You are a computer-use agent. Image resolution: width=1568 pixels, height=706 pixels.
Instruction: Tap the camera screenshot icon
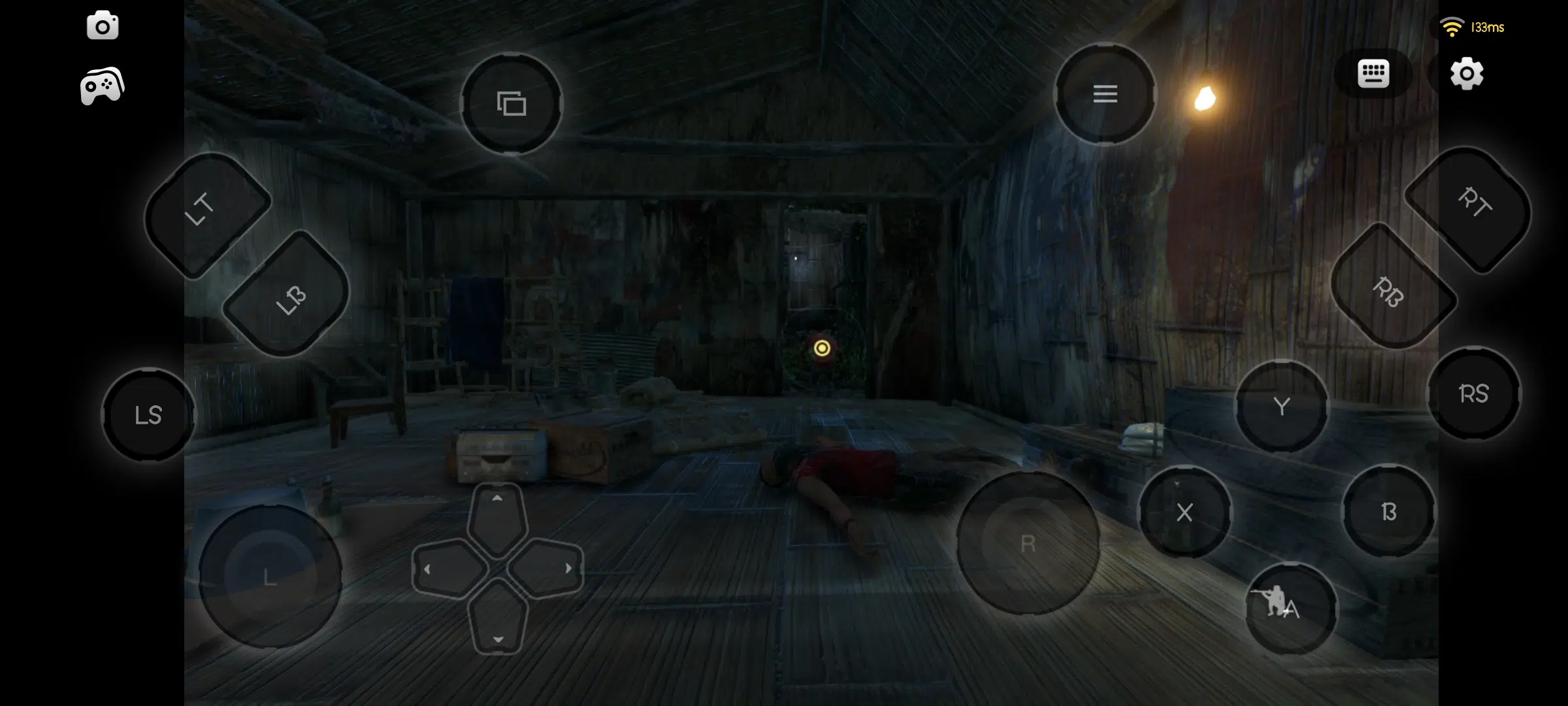[103, 26]
